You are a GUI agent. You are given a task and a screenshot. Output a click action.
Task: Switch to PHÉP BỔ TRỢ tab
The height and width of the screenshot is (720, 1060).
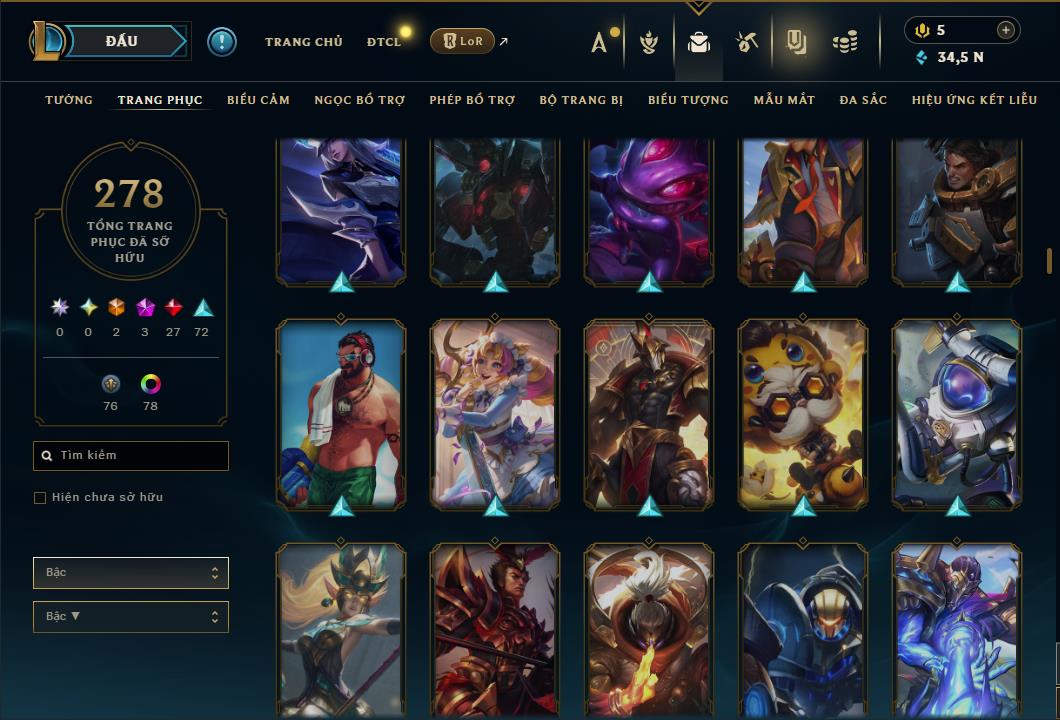472,100
